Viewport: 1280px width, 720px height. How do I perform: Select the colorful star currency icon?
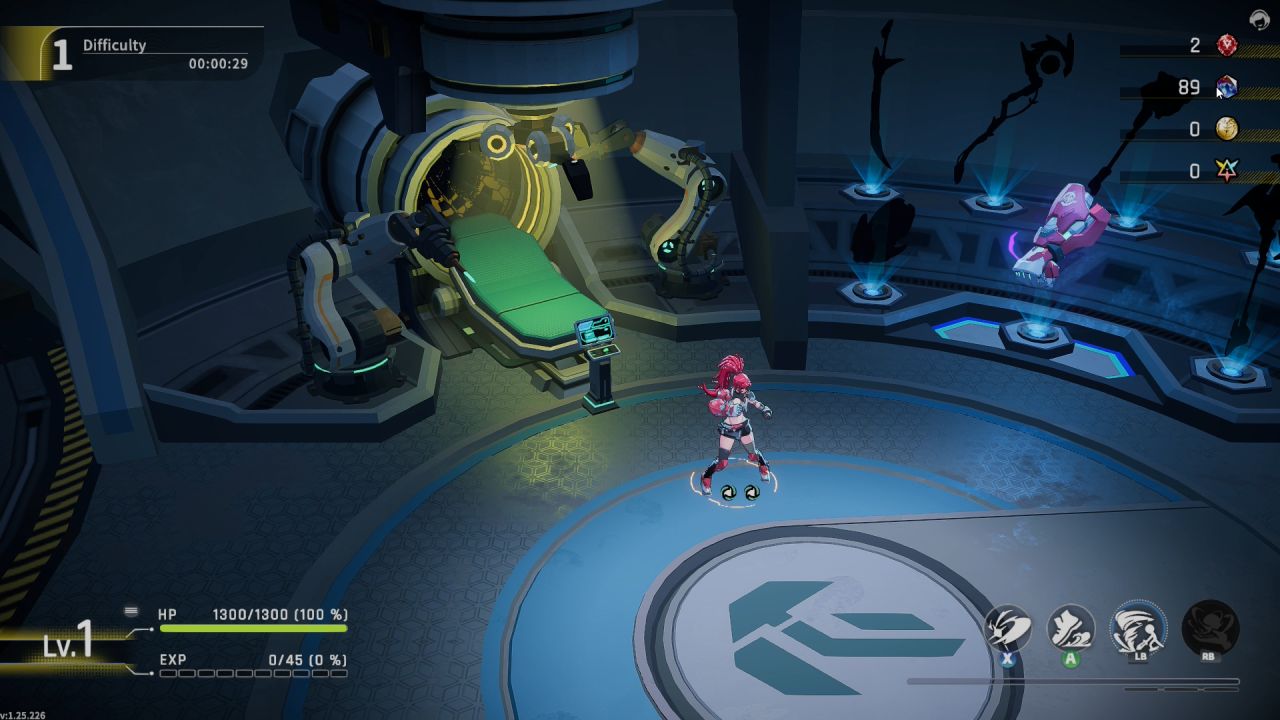pyautogui.click(x=1227, y=171)
